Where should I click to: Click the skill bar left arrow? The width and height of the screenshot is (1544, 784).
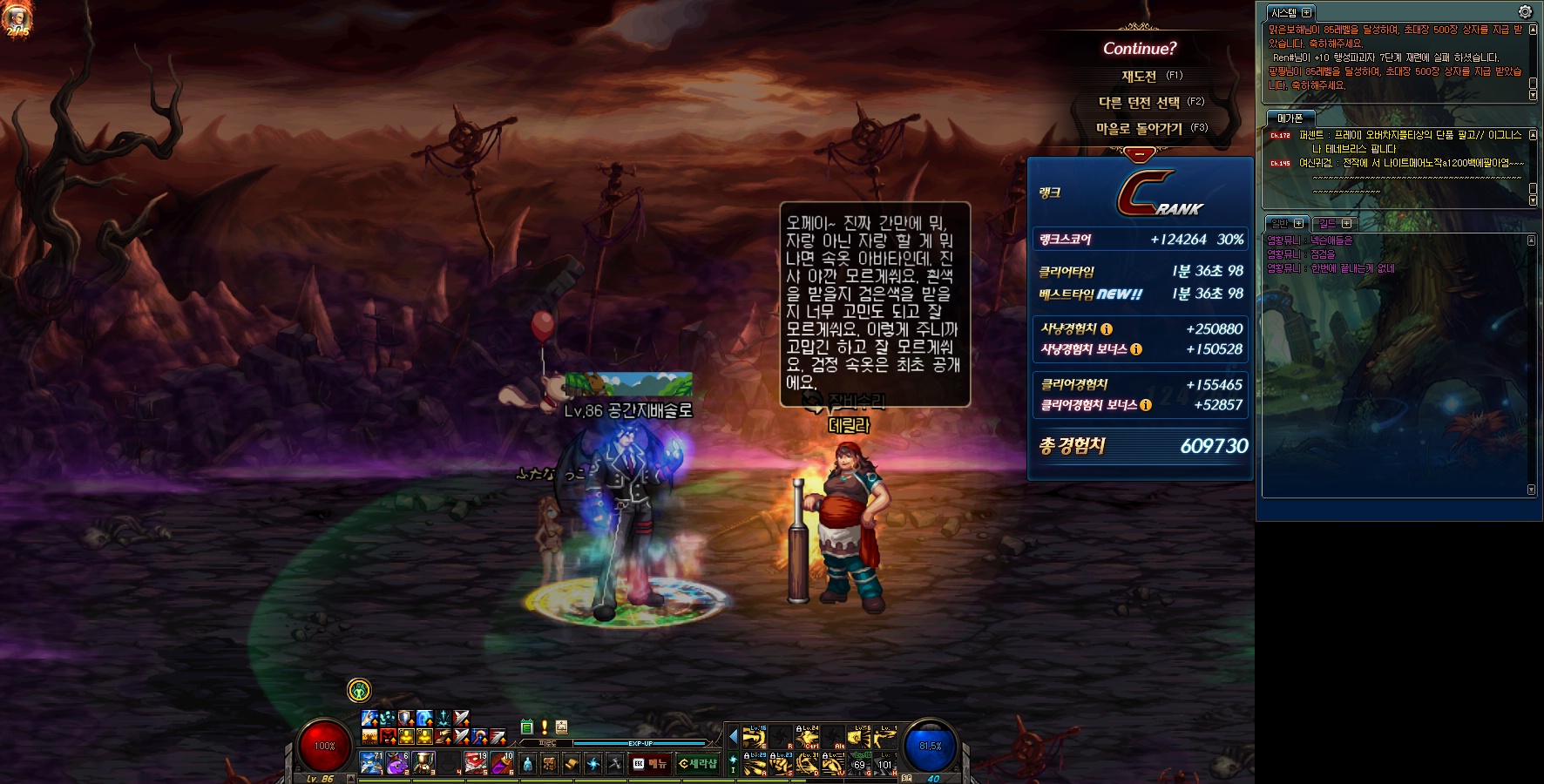point(733,737)
